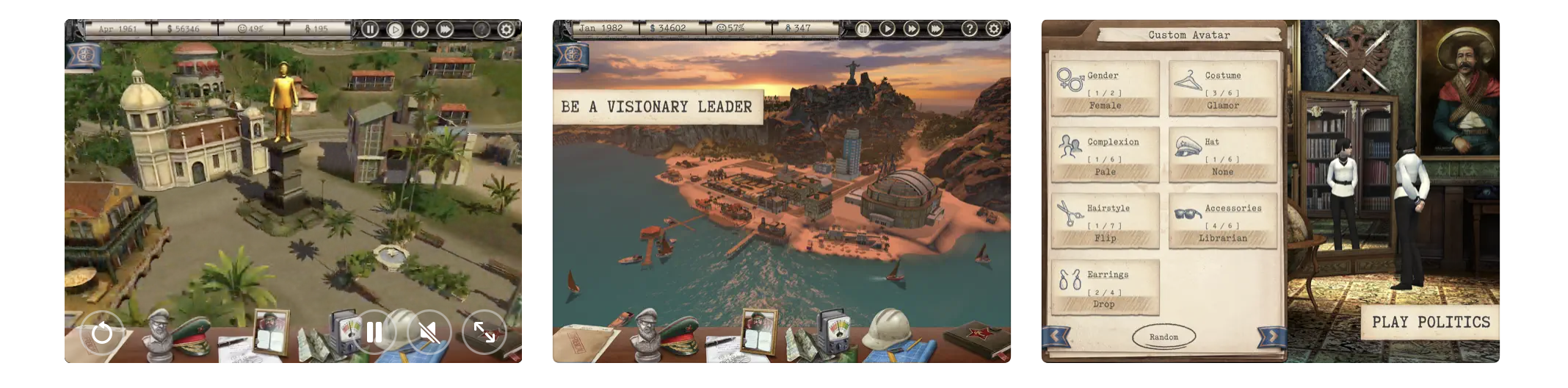1568x388 pixels.
Task: Open the white hard hat construction menu
Action: click(889, 329)
